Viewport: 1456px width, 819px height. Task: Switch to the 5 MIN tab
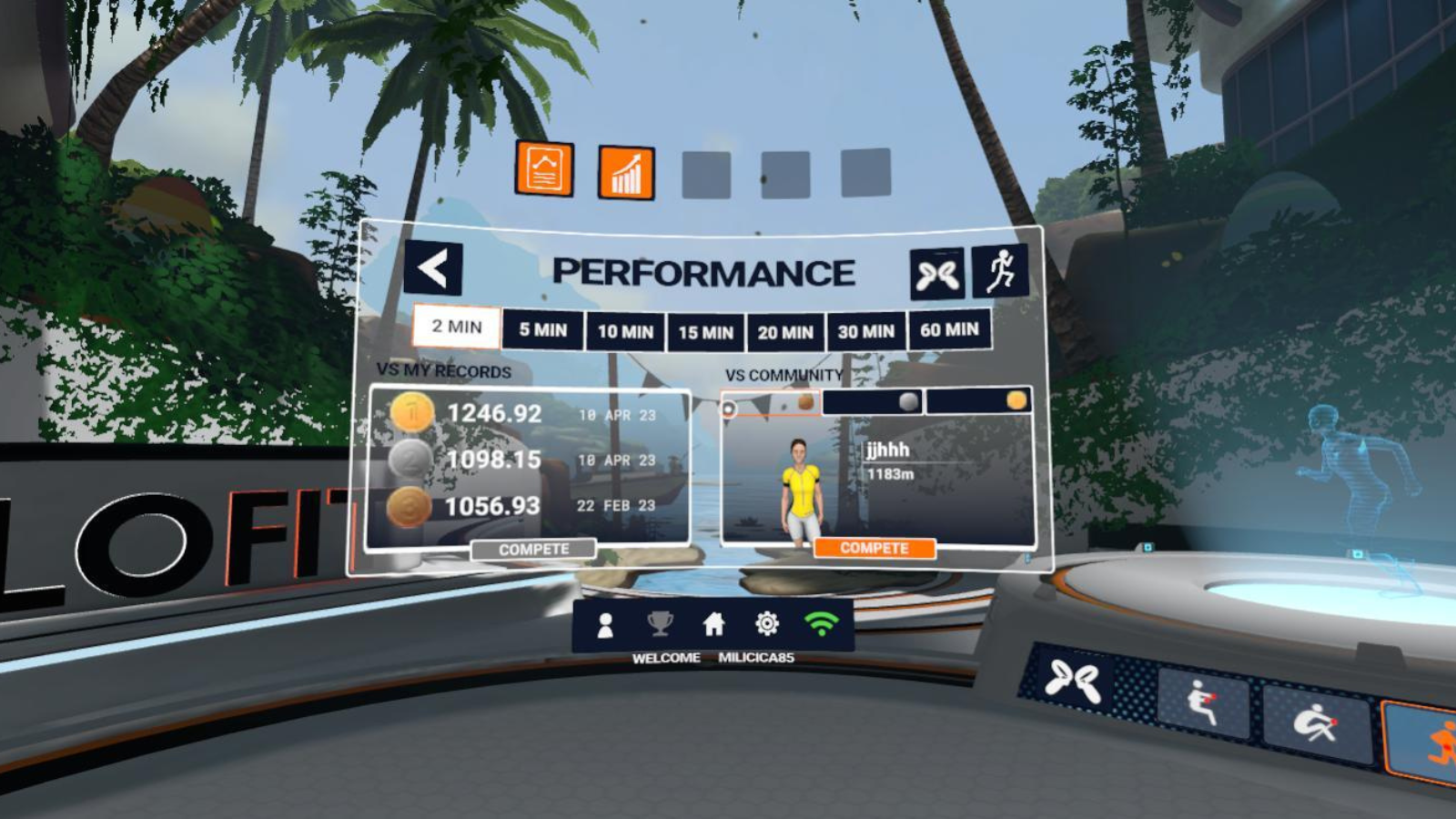point(545,331)
